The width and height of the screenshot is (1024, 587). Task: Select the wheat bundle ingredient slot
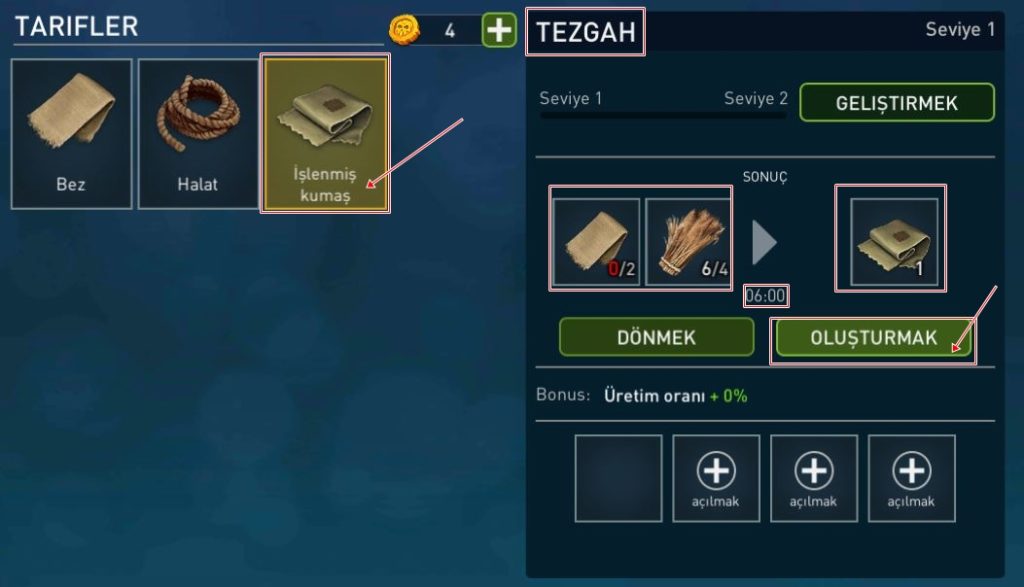coord(689,242)
